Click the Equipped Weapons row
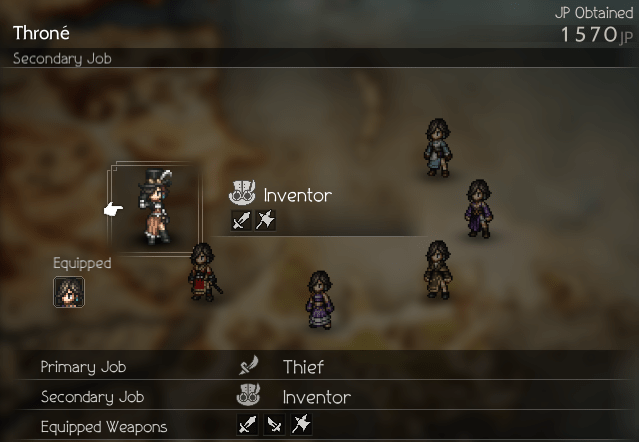Screen dimensions: 639x442 (319, 427)
